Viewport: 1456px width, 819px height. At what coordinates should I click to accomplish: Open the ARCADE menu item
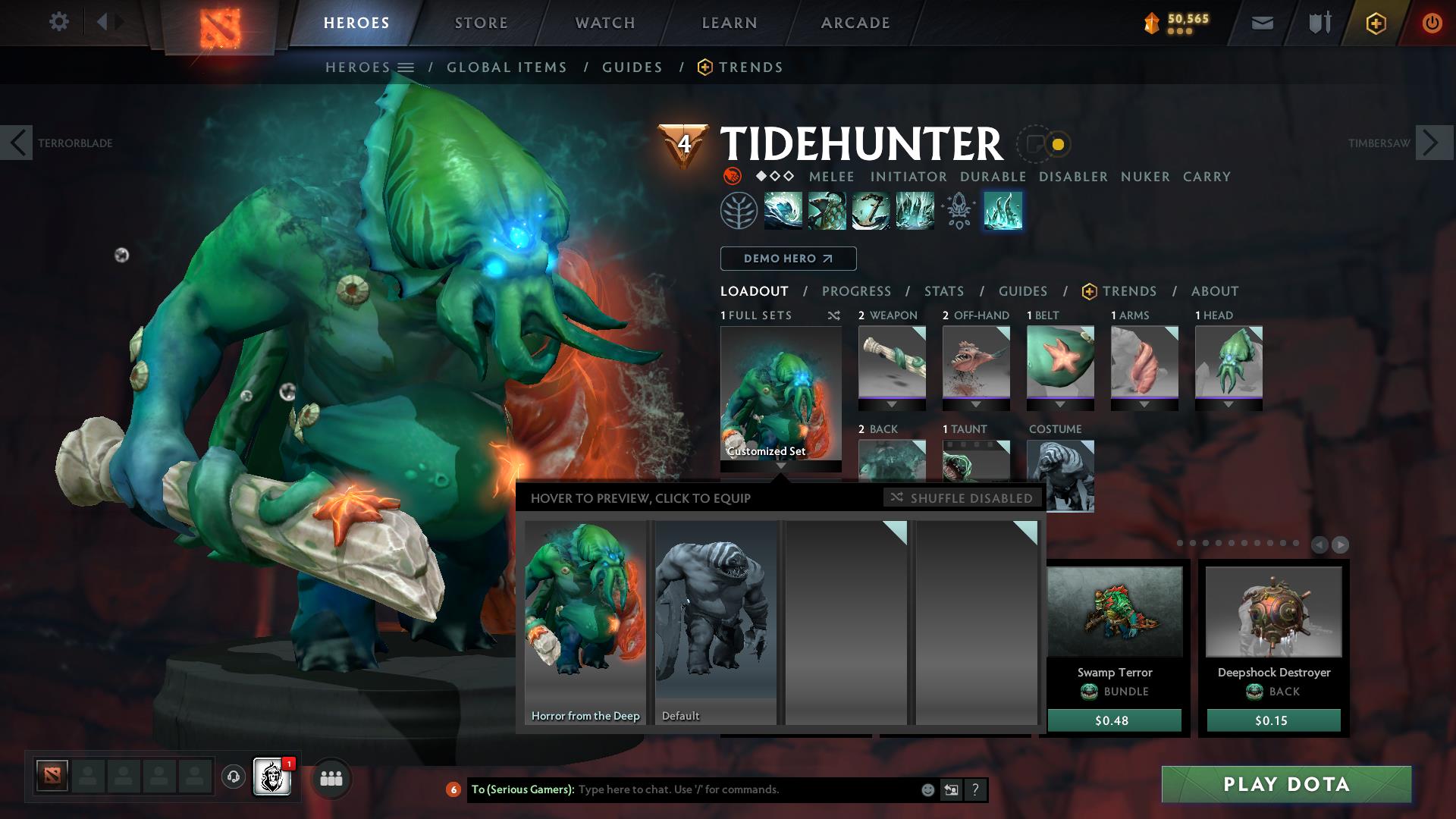855,23
